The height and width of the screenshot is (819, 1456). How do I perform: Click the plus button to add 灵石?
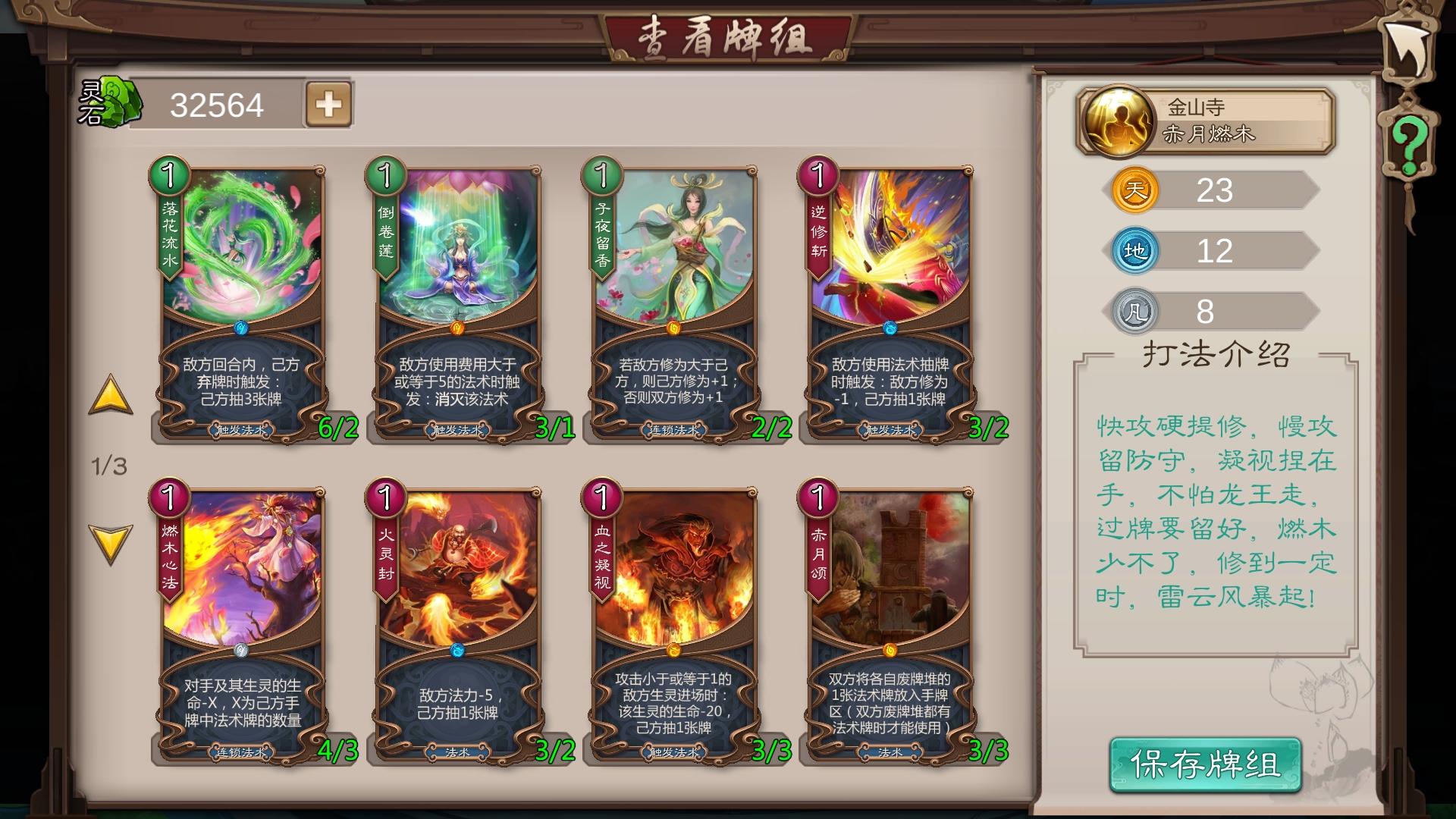(x=329, y=105)
